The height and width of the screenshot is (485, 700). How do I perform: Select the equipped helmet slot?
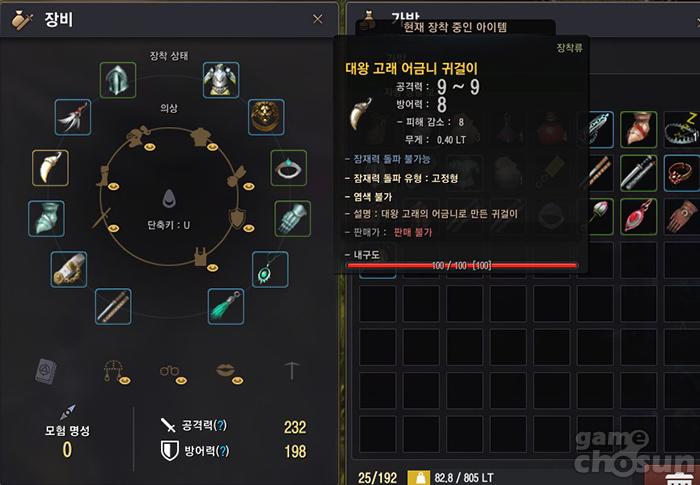118,80
